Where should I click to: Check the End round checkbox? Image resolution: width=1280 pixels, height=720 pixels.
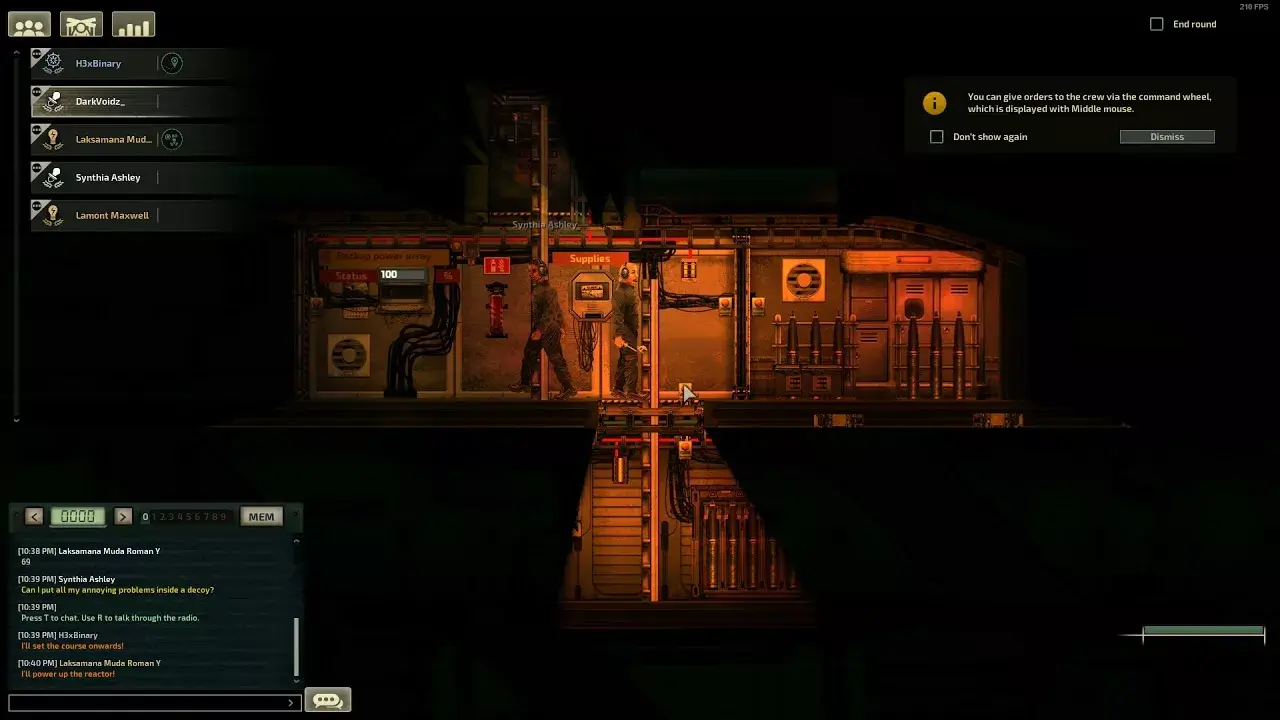(x=1157, y=23)
